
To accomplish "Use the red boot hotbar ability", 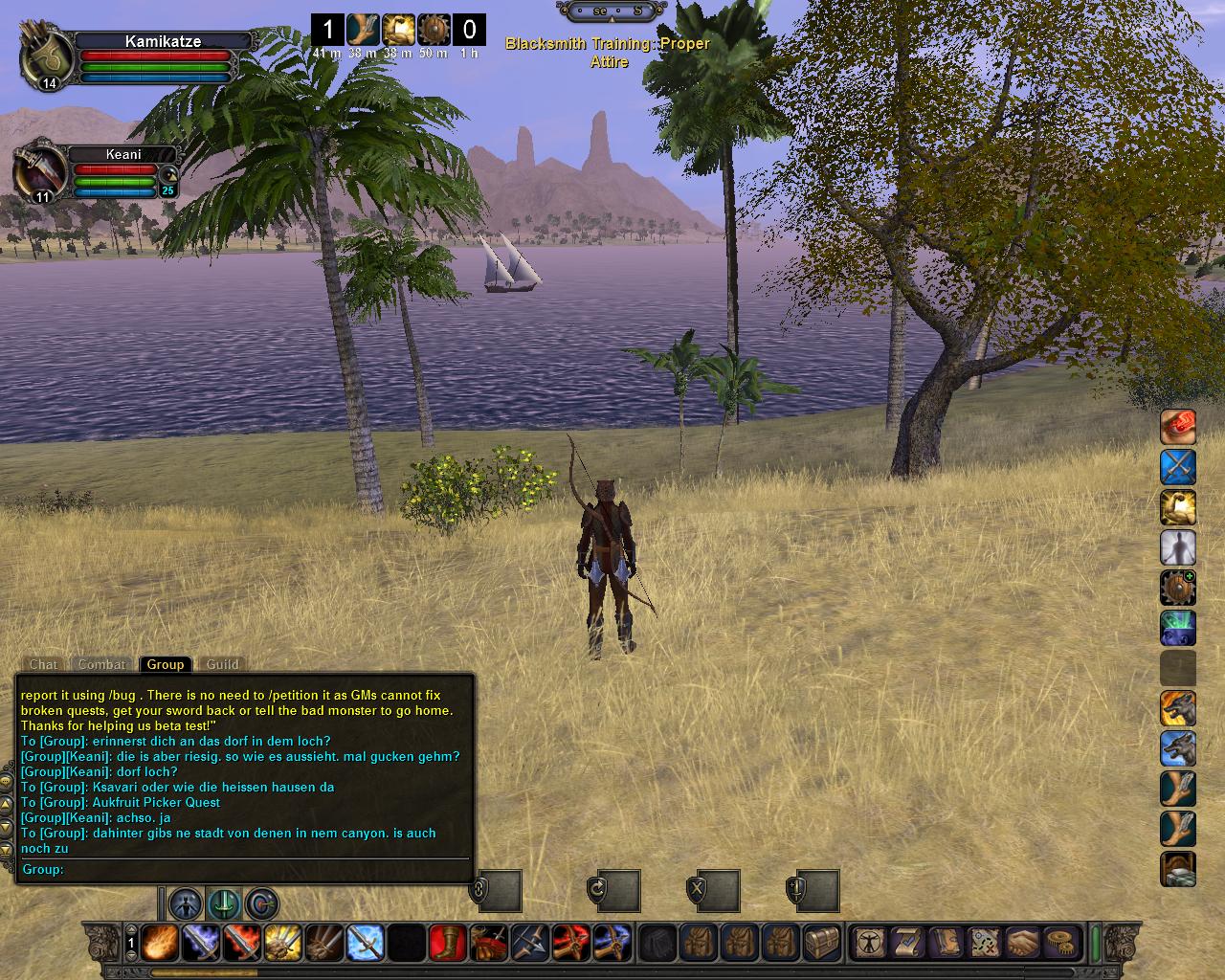I will point(448,943).
